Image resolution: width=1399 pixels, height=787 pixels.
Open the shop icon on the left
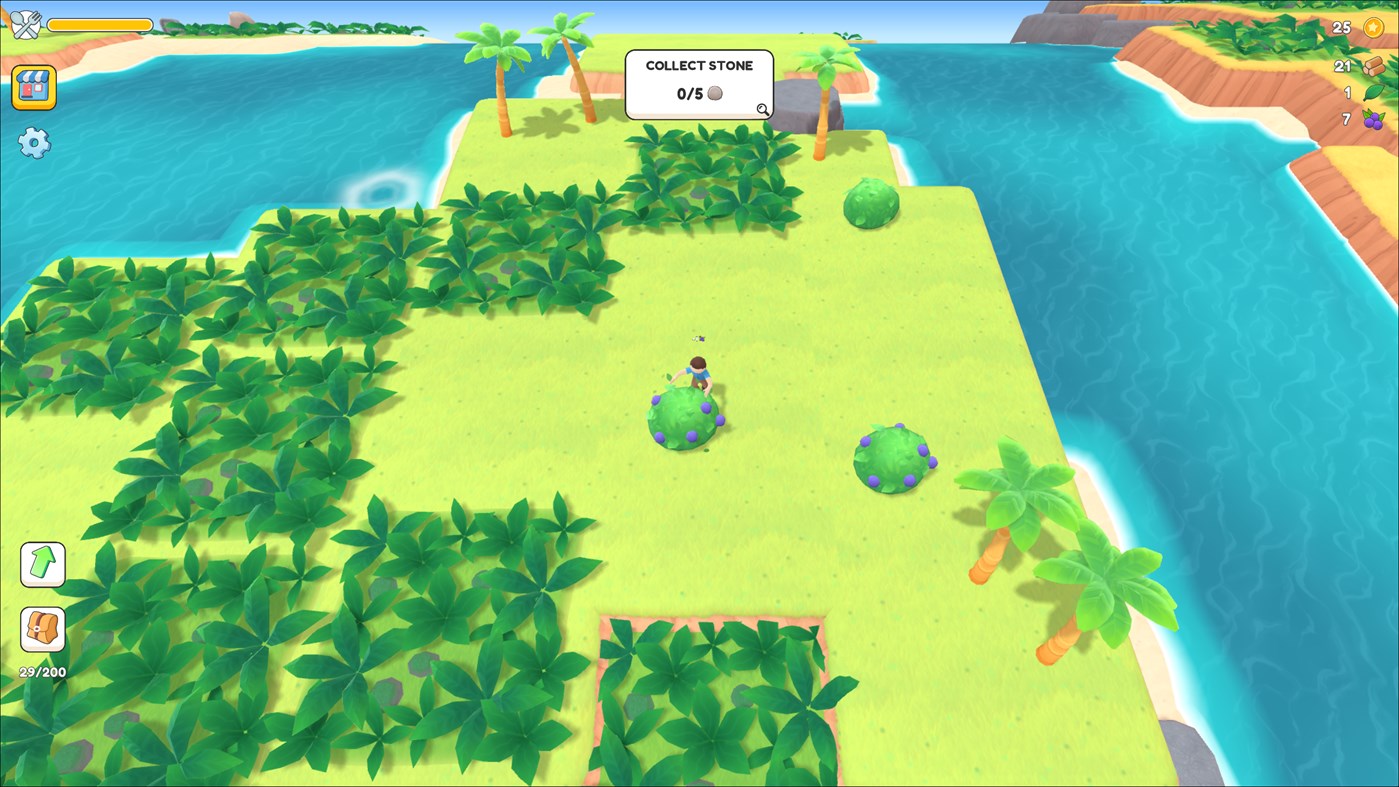click(34, 87)
